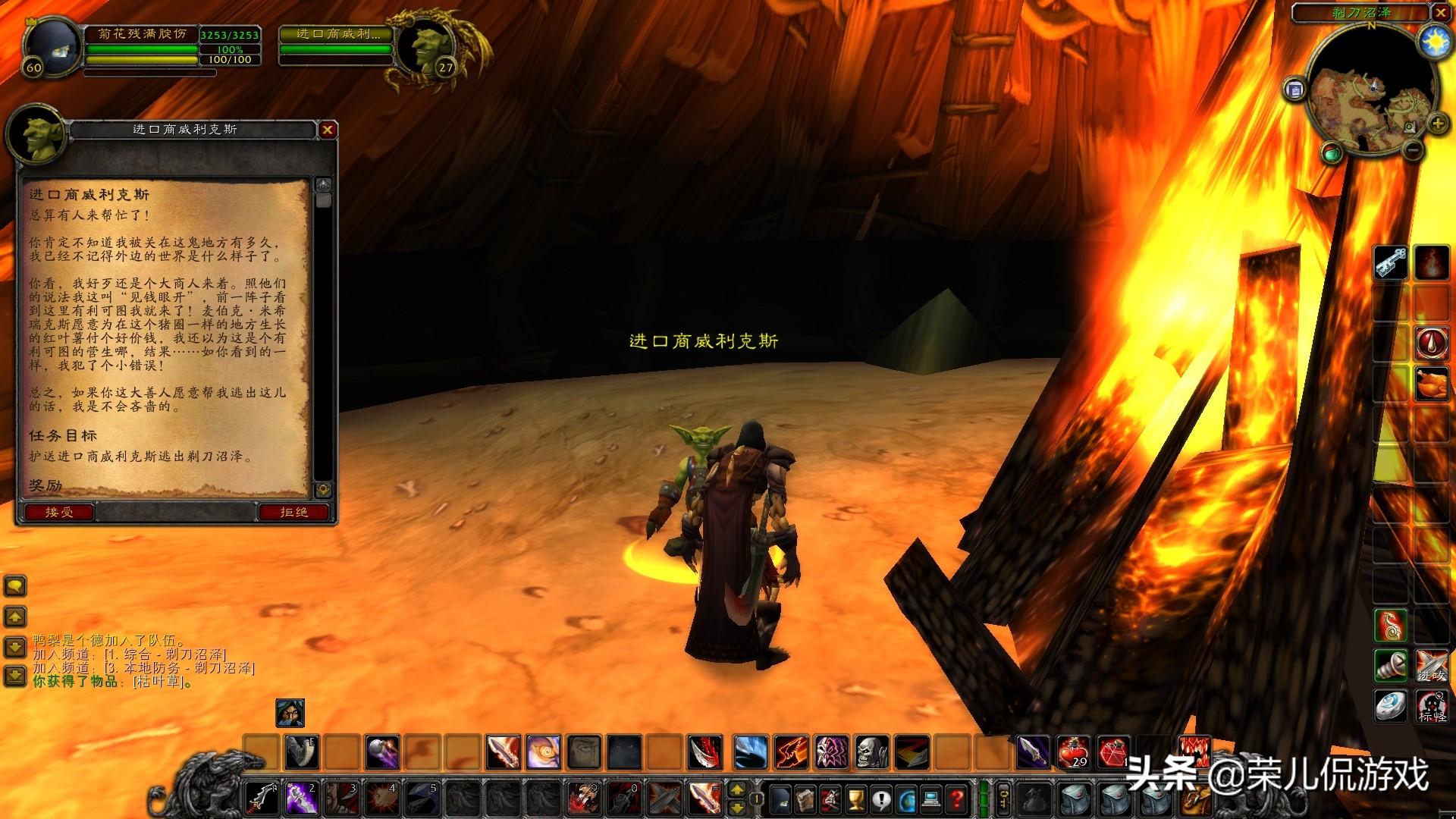Close the minimap with its X button

click(1440, 13)
